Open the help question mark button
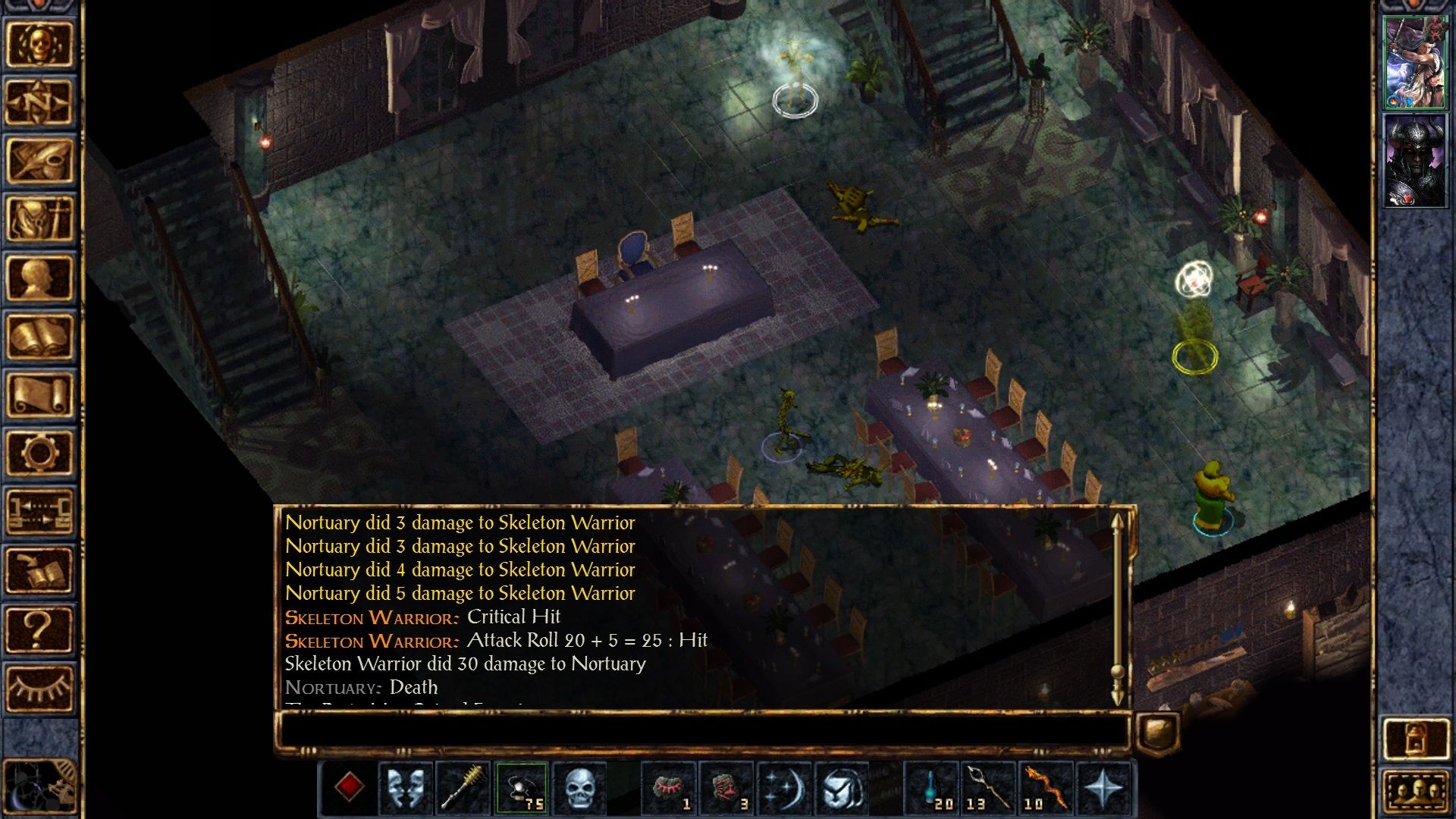 tap(39, 629)
